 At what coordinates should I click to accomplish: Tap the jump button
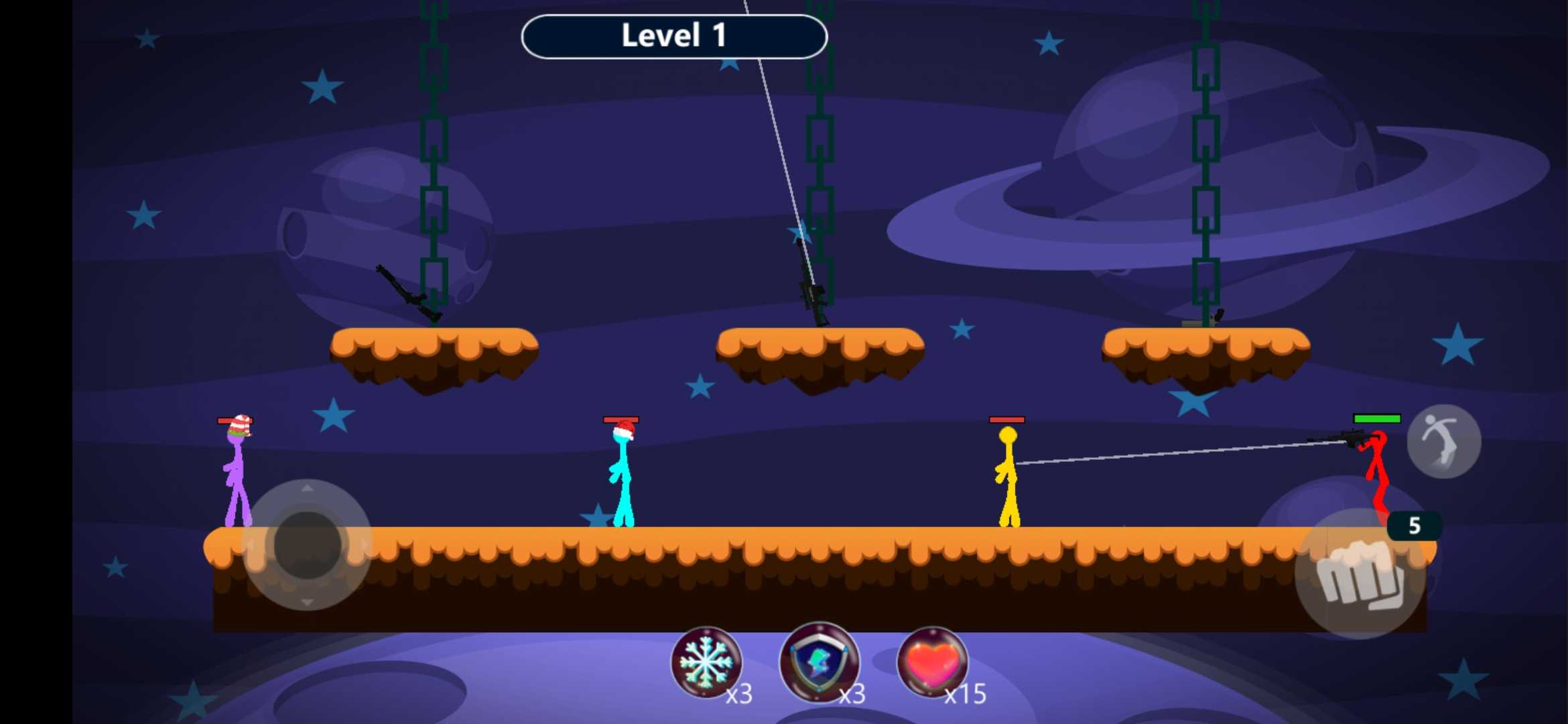coord(1443,441)
